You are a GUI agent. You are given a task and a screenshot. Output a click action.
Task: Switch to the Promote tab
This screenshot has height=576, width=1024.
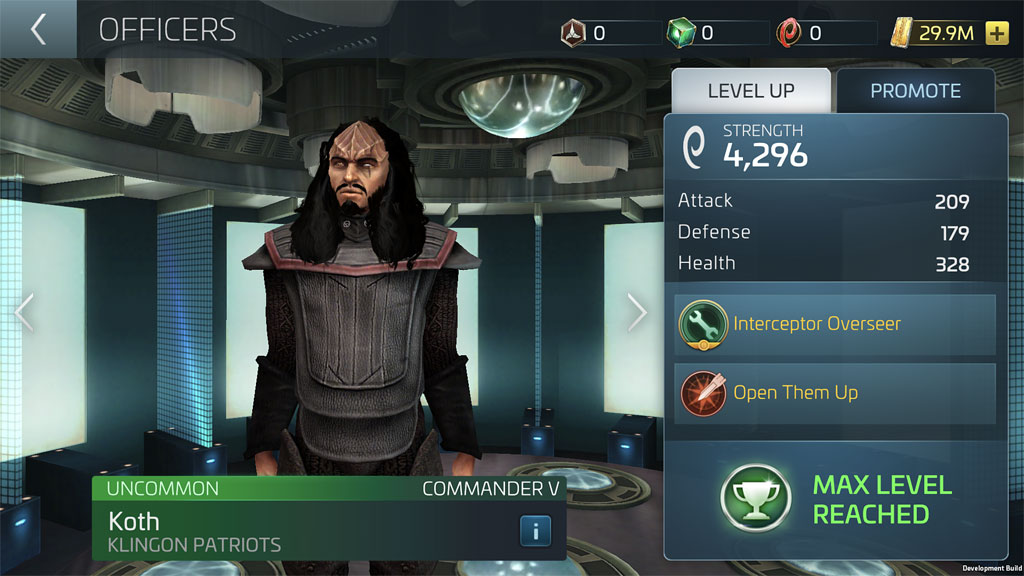coord(915,91)
